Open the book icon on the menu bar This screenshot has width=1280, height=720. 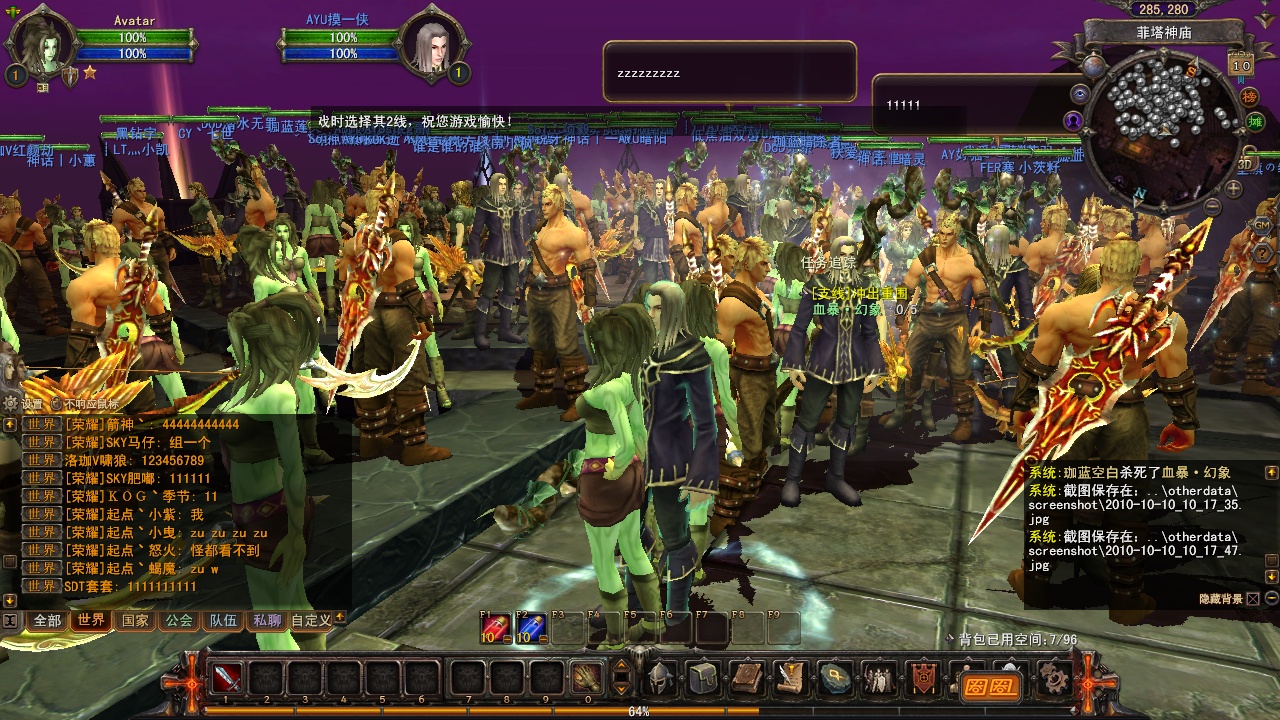point(746,678)
